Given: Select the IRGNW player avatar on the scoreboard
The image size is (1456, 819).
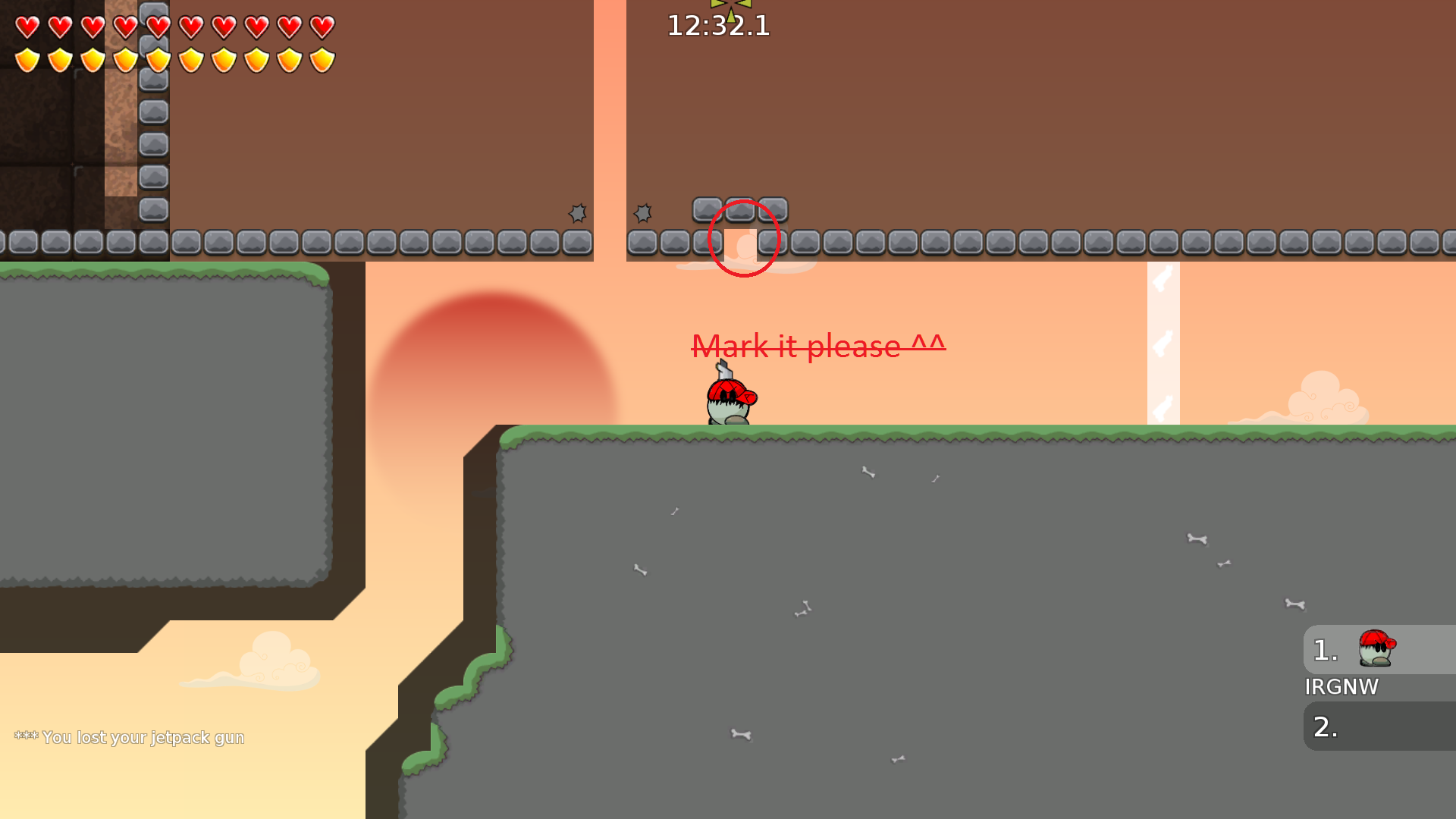Looking at the screenshot, I should tap(1375, 649).
